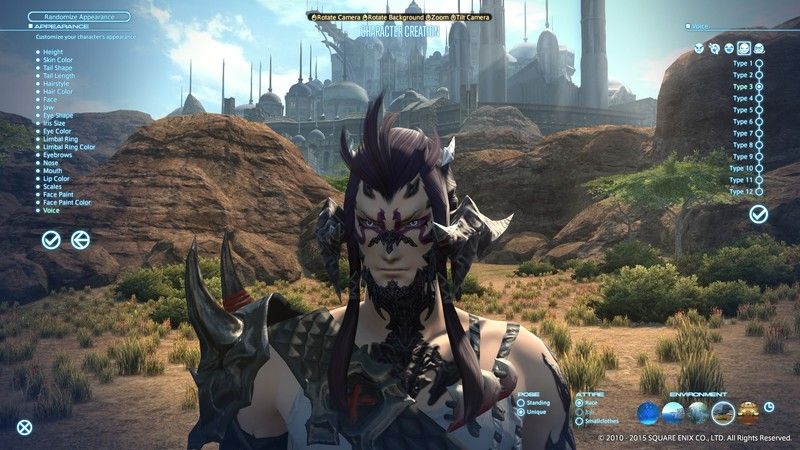Go back using the left arrow button
The width and height of the screenshot is (800, 450).
click(x=80, y=239)
